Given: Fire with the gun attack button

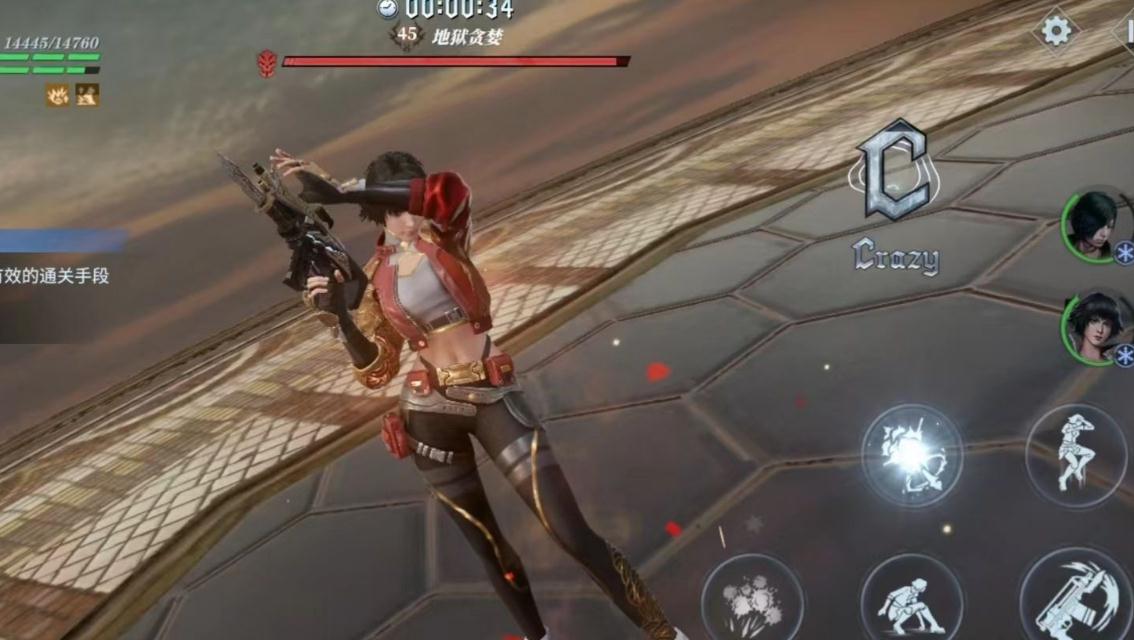Looking at the screenshot, I should point(1076,600).
